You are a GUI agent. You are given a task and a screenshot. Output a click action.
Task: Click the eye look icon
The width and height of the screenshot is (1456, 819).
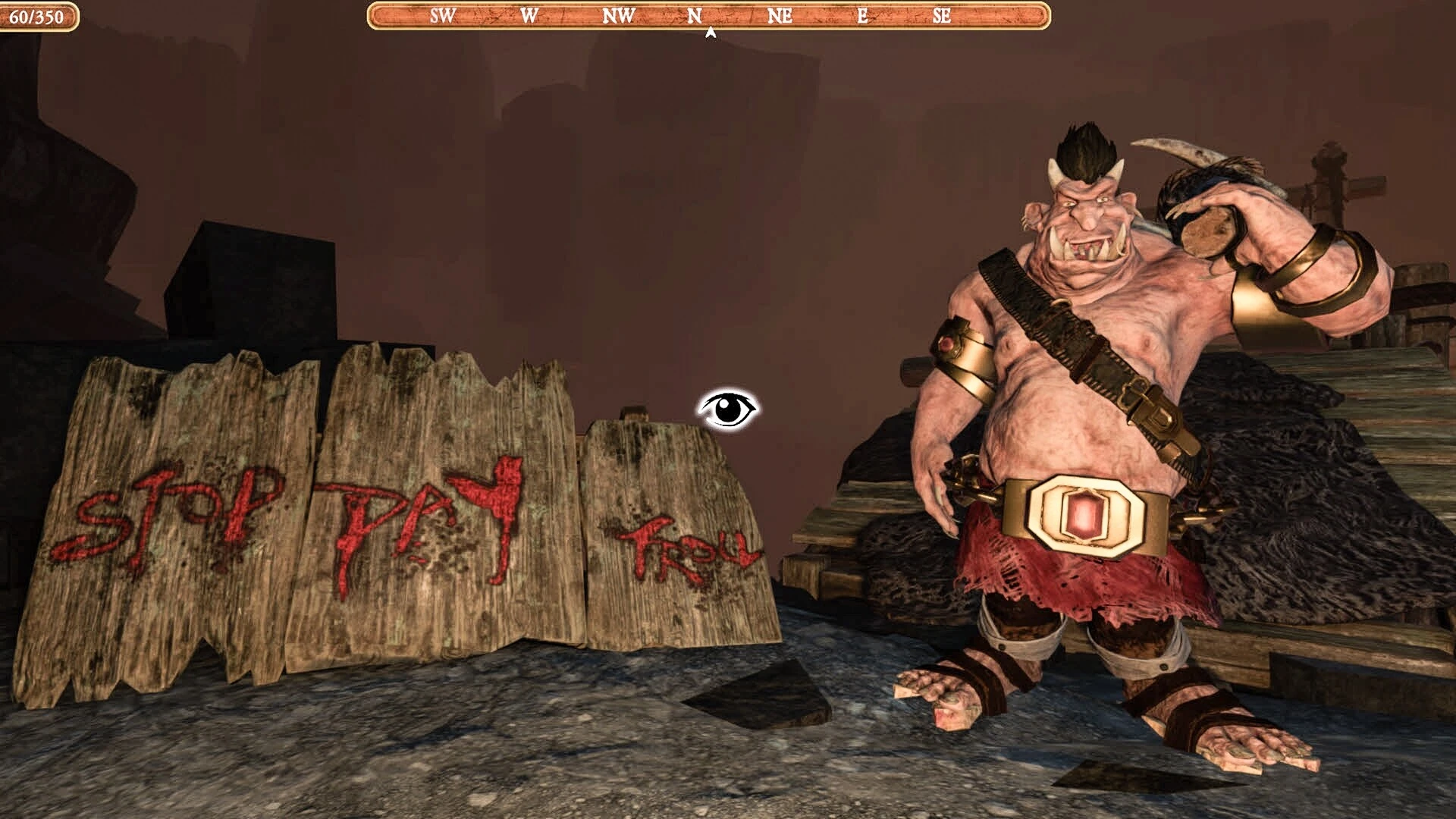pos(728,410)
